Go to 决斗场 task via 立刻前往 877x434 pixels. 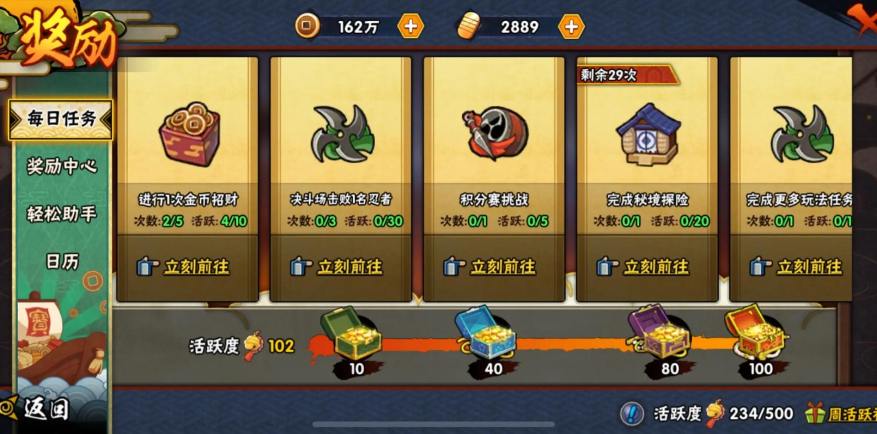pyautogui.click(x=340, y=267)
